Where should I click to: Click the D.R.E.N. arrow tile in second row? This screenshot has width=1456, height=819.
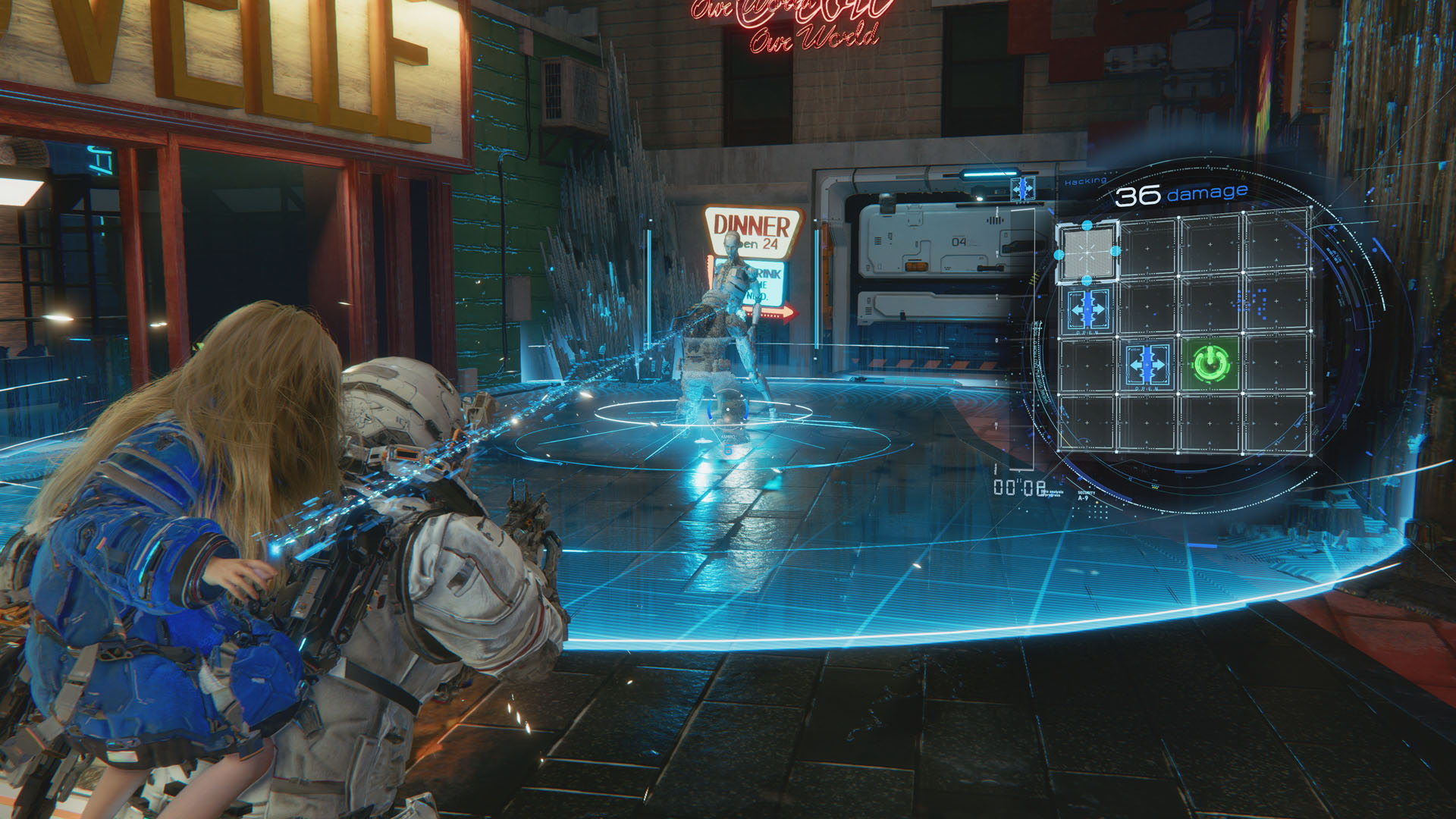(x=1087, y=309)
